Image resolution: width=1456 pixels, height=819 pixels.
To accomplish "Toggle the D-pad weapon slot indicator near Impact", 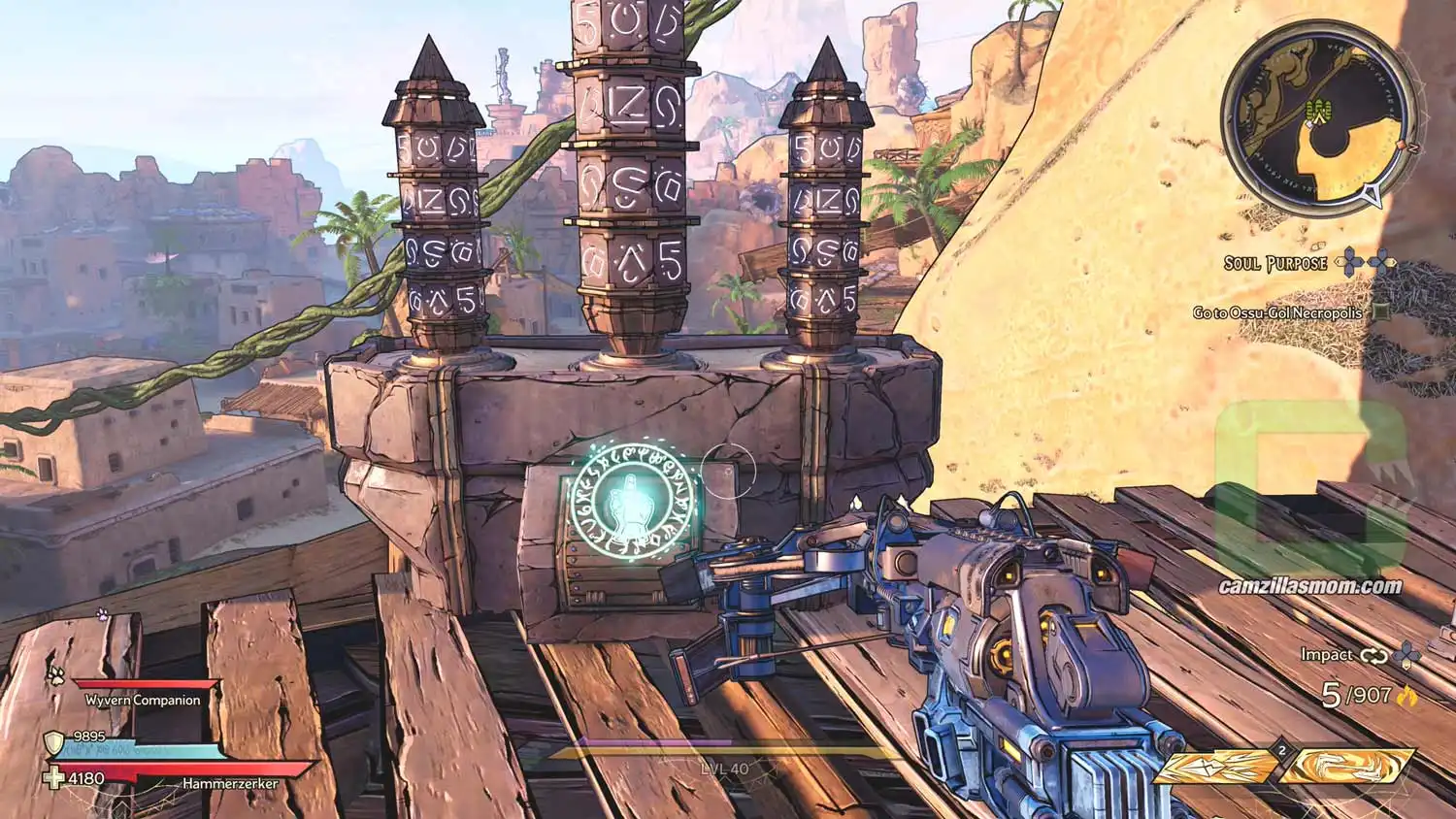I will click(1406, 654).
